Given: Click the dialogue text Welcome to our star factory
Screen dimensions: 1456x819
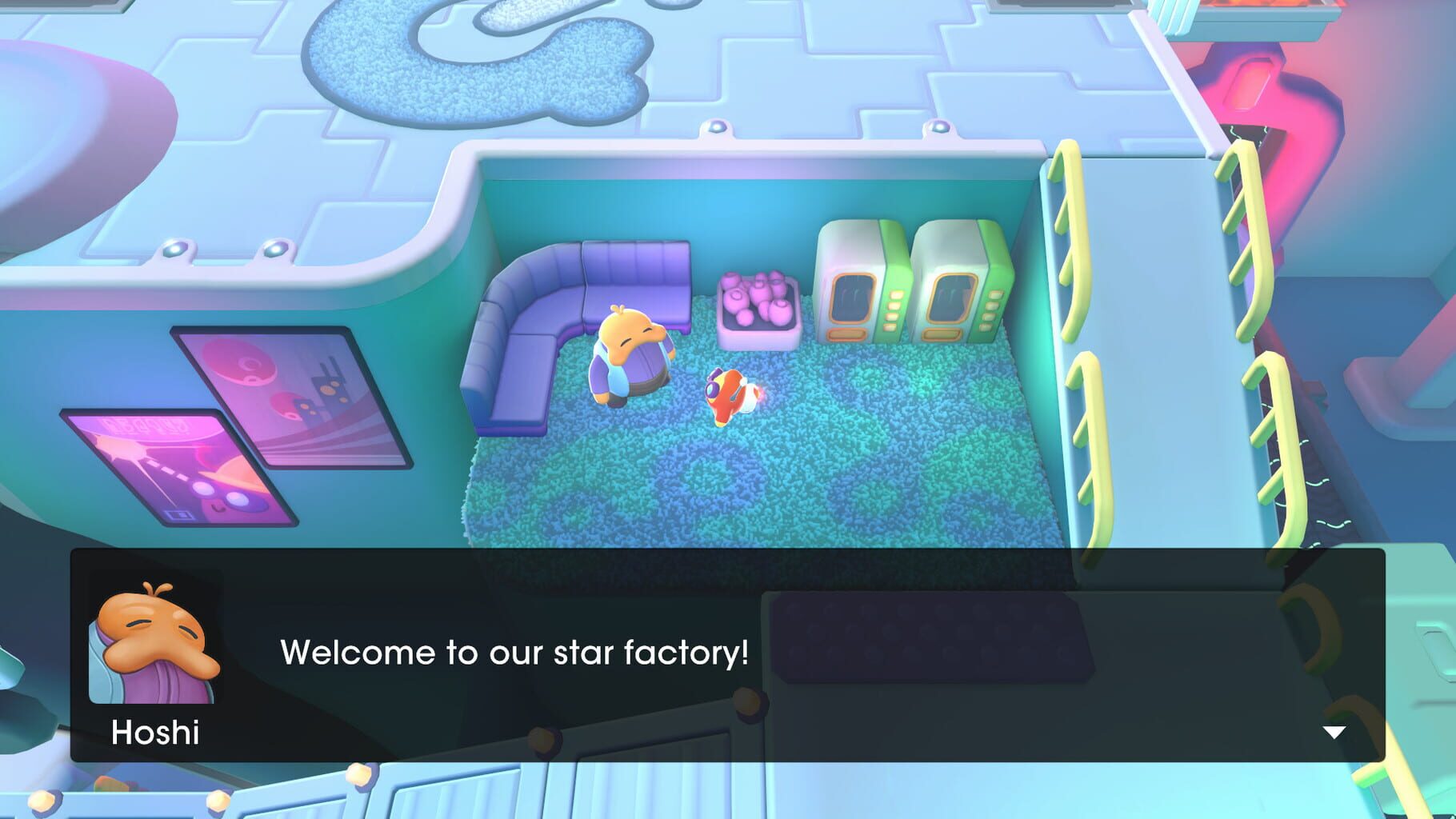Looking at the screenshot, I should (x=514, y=653).
